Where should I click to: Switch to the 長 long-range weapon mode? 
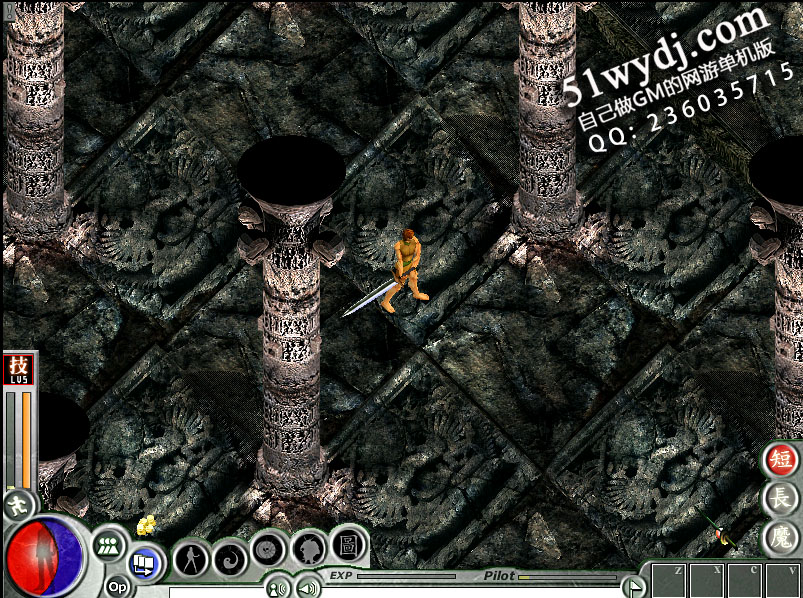click(x=780, y=498)
